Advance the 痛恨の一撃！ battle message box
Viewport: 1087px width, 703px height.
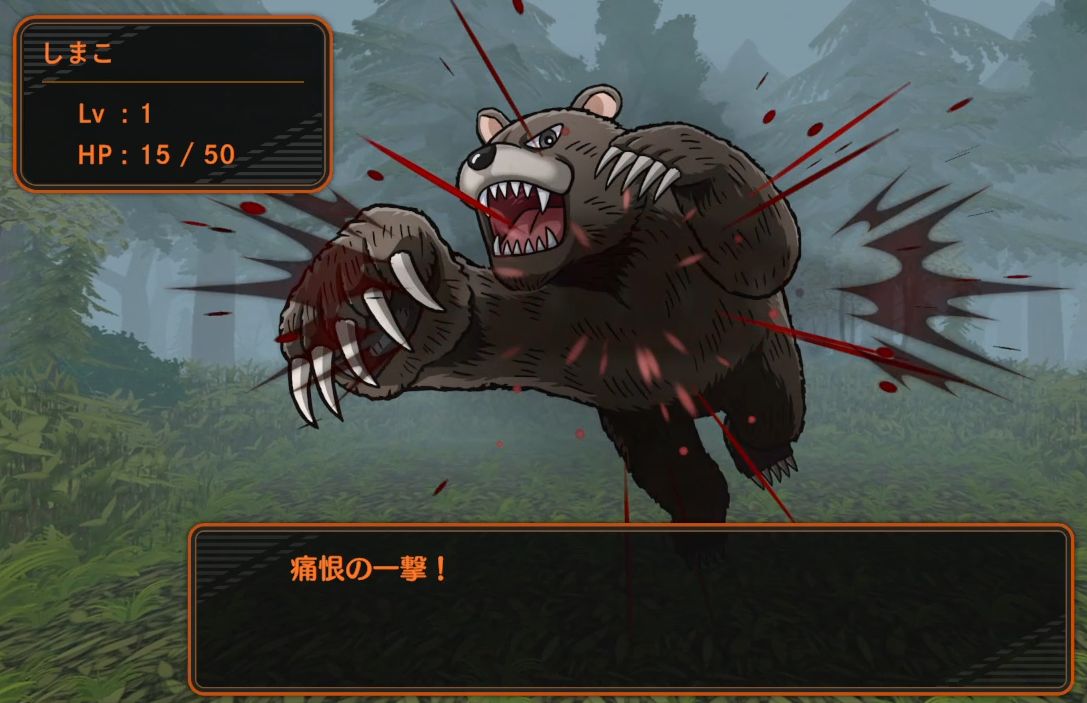pos(630,608)
